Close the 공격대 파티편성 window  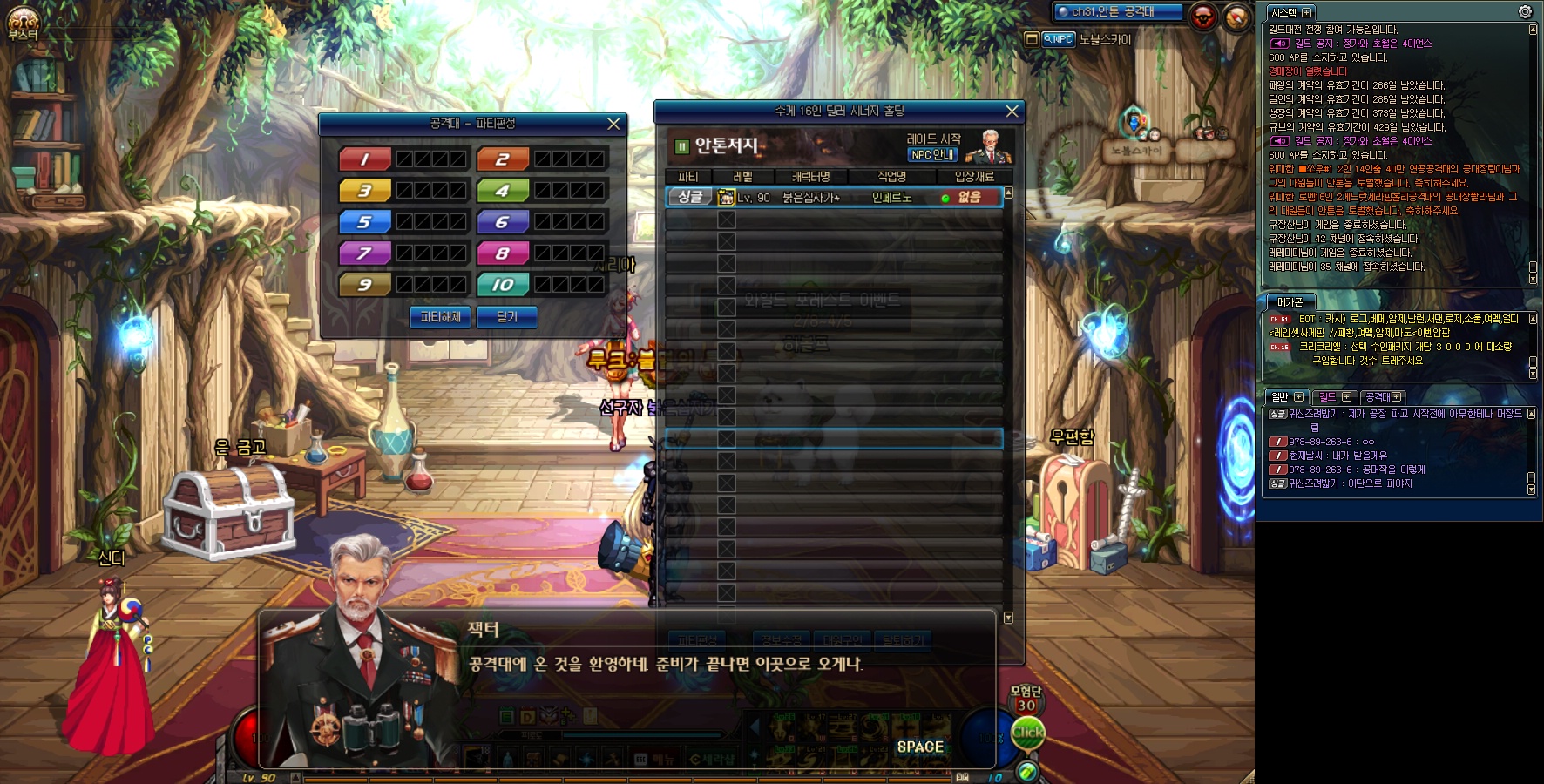tap(613, 124)
